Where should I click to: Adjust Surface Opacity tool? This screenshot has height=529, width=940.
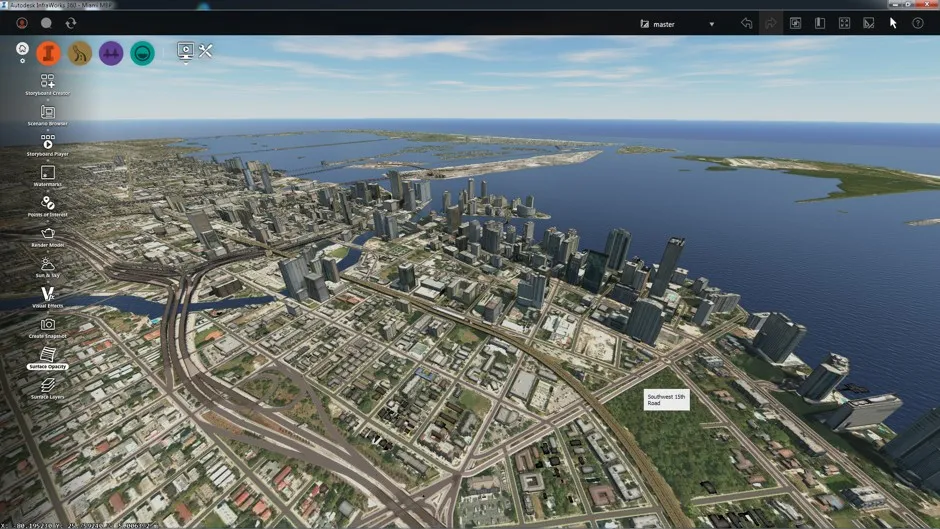(48, 355)
